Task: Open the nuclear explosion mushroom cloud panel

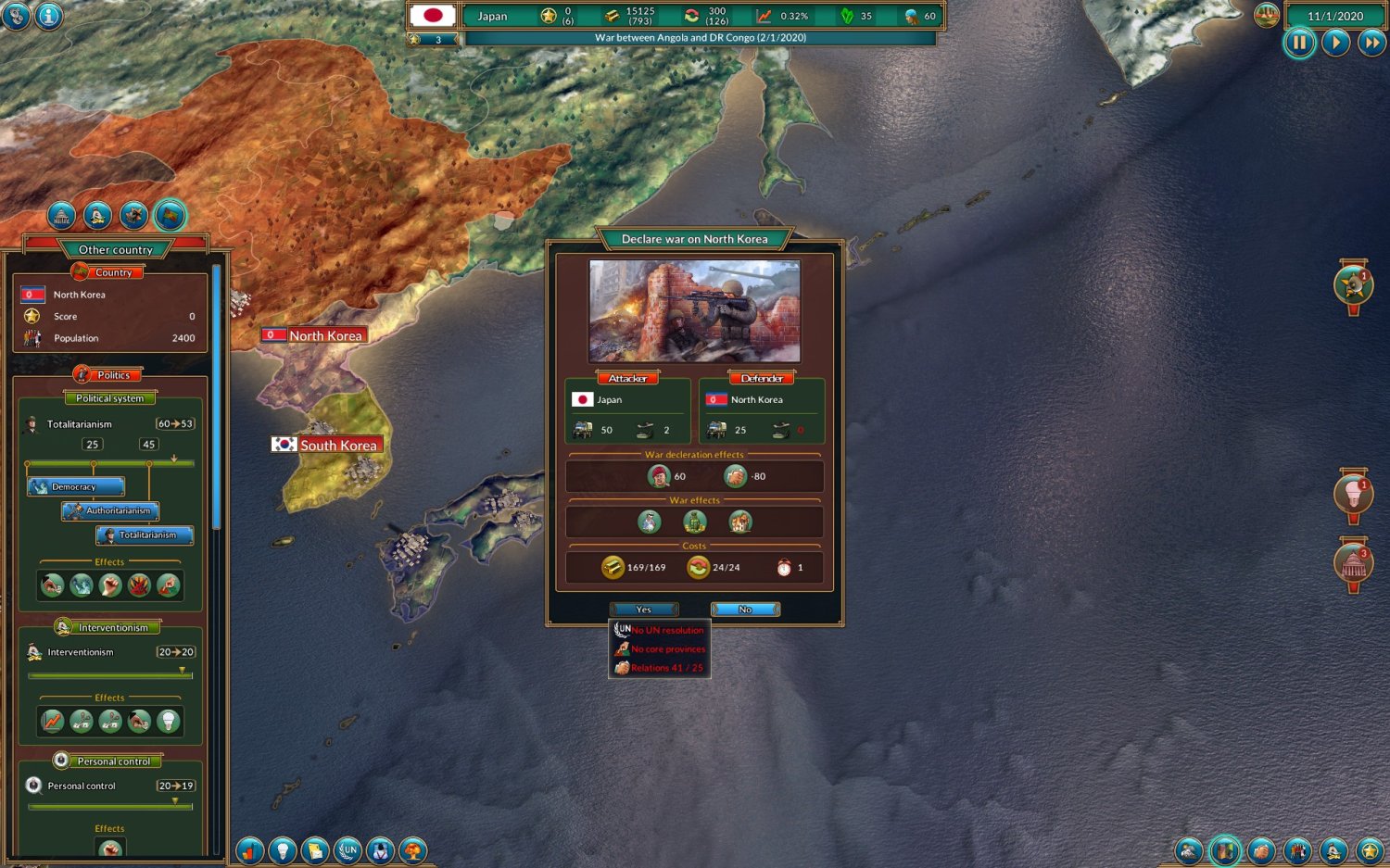Action: [x=412, y=849]
